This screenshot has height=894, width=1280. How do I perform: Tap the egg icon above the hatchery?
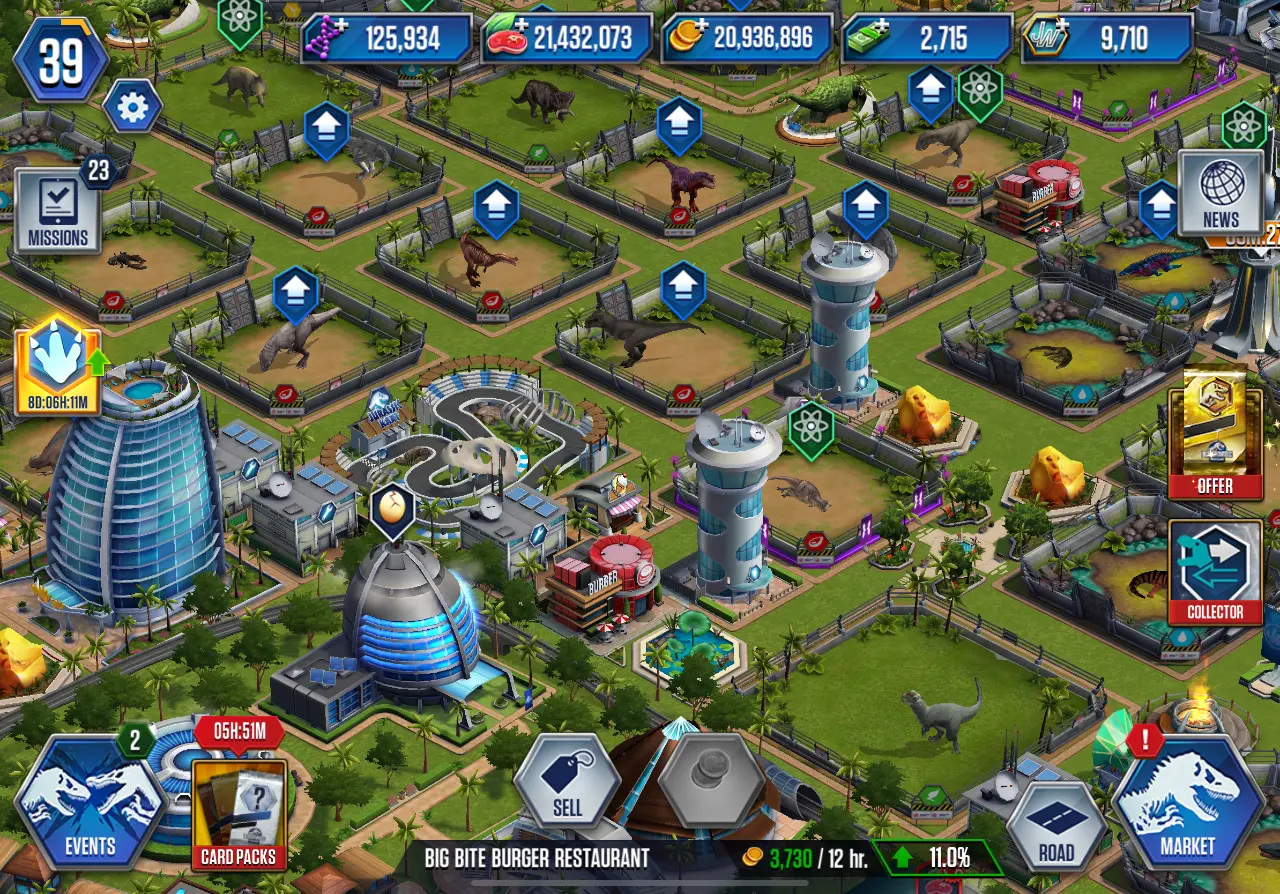[x=392, y=510]
